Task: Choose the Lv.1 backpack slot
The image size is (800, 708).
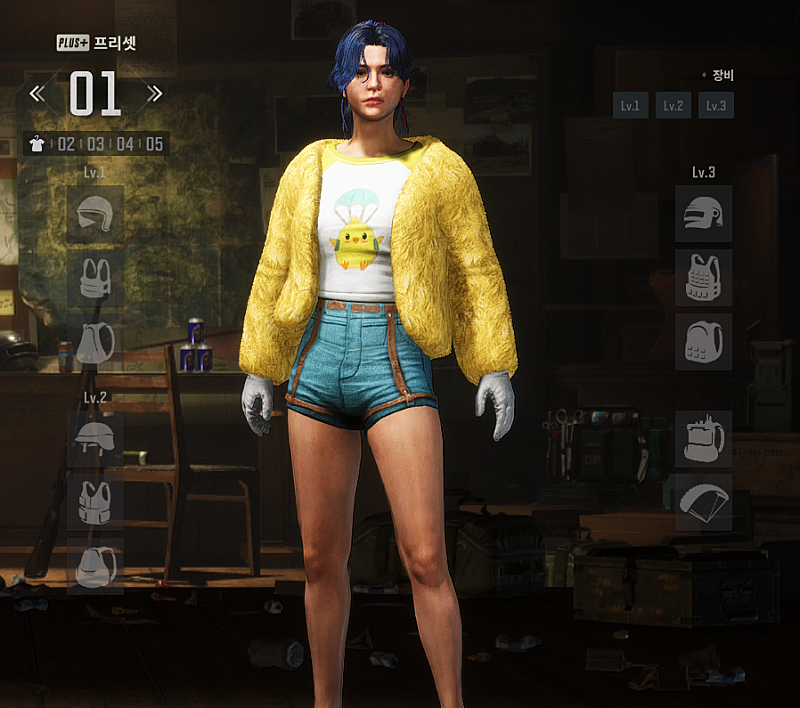Action: click(x=95, y=341)
